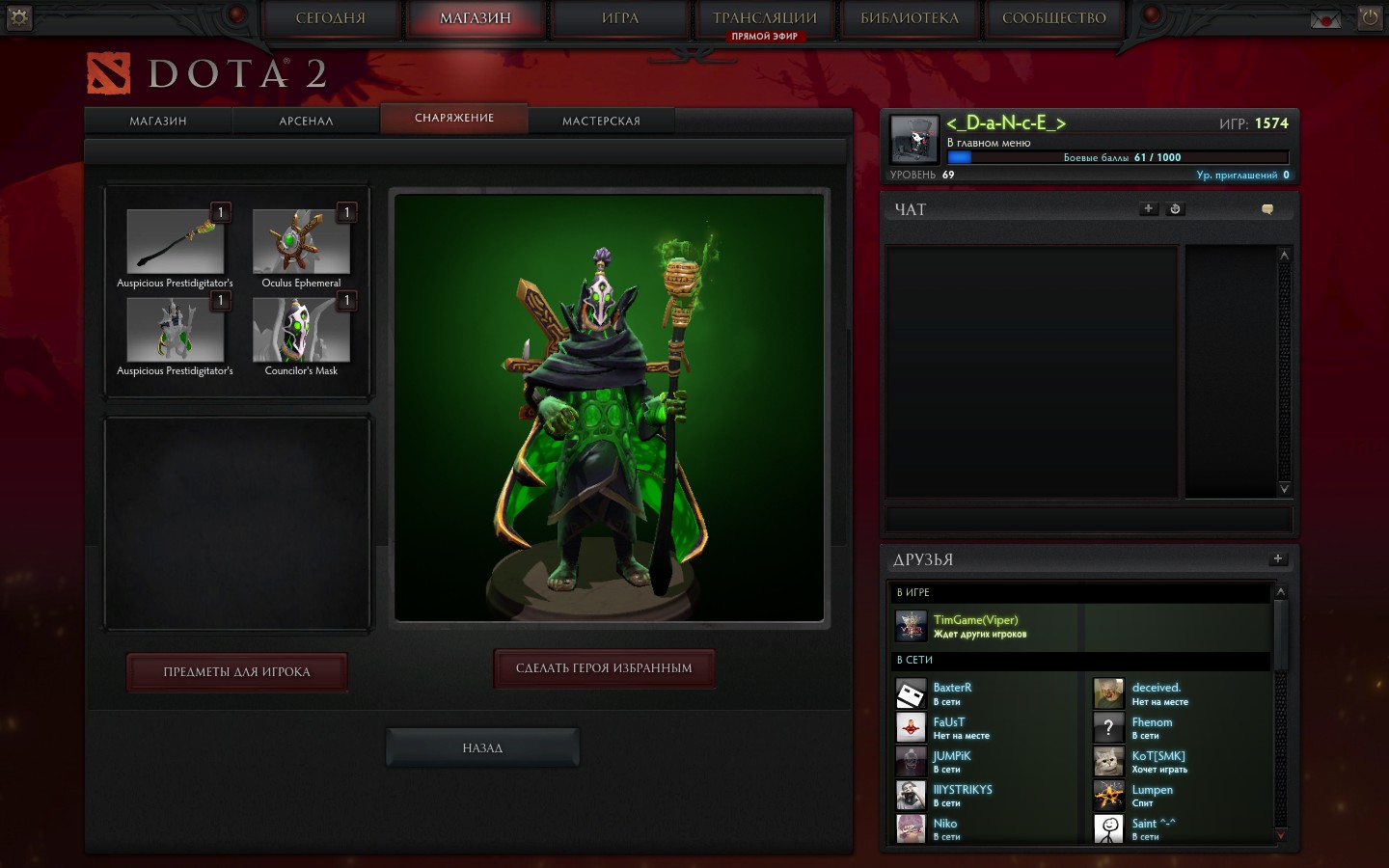Choose the Oculus Ephemeral item slot
Viewport: 1389px width, 868px height.
coord(301,241)
